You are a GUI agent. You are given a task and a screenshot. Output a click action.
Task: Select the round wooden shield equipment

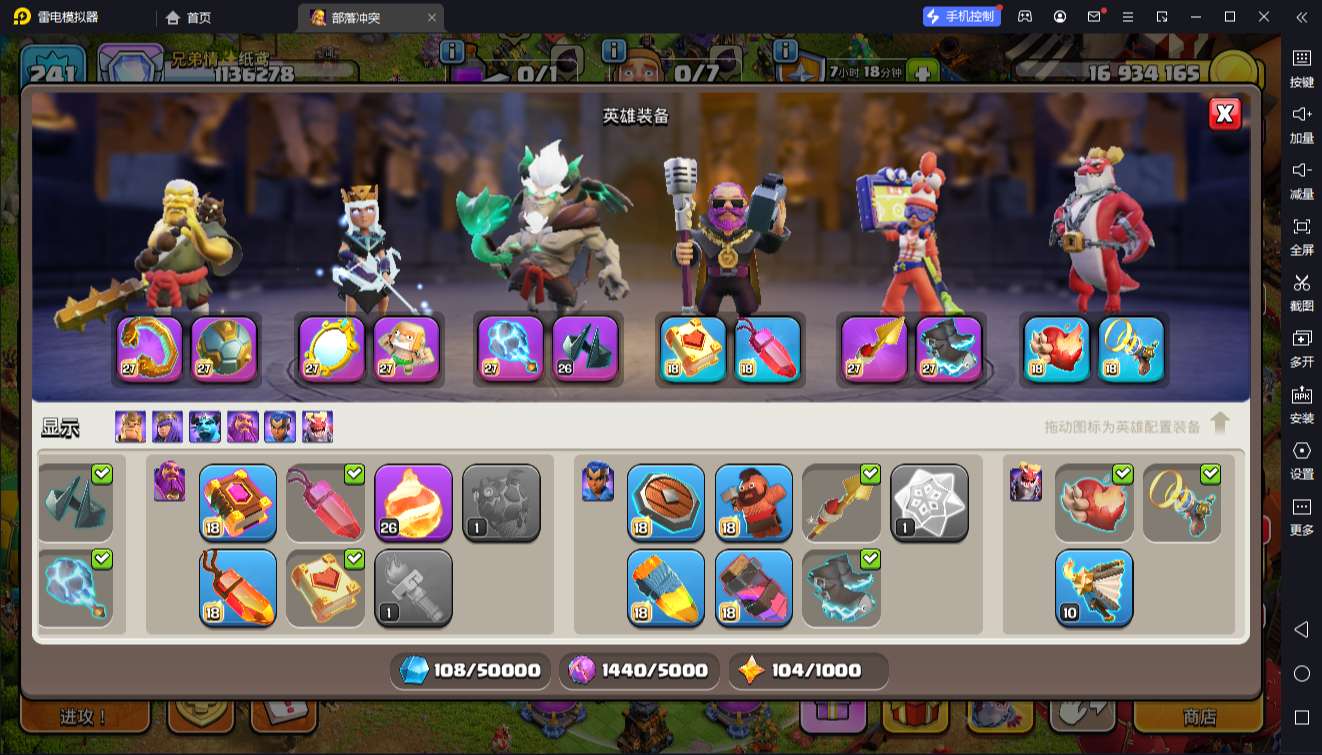click(x=665, y=502)
